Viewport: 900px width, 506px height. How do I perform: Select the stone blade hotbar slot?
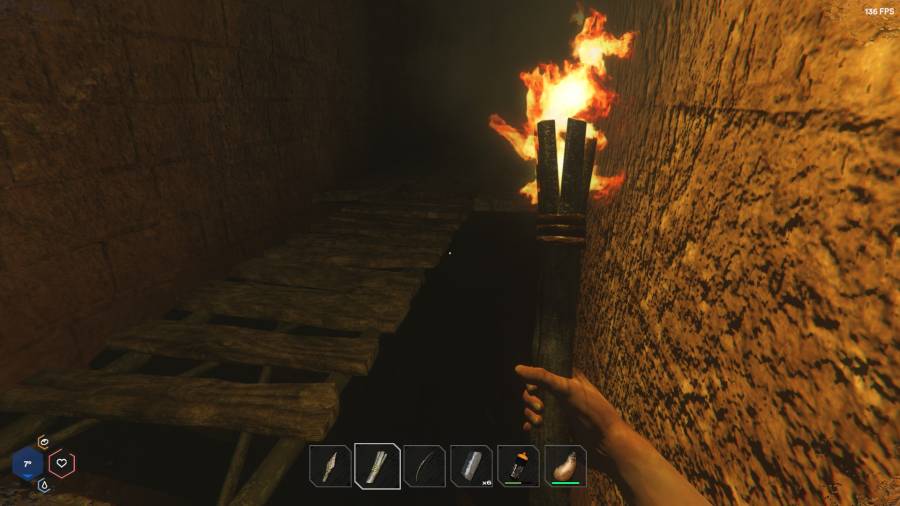pos(330,466)
